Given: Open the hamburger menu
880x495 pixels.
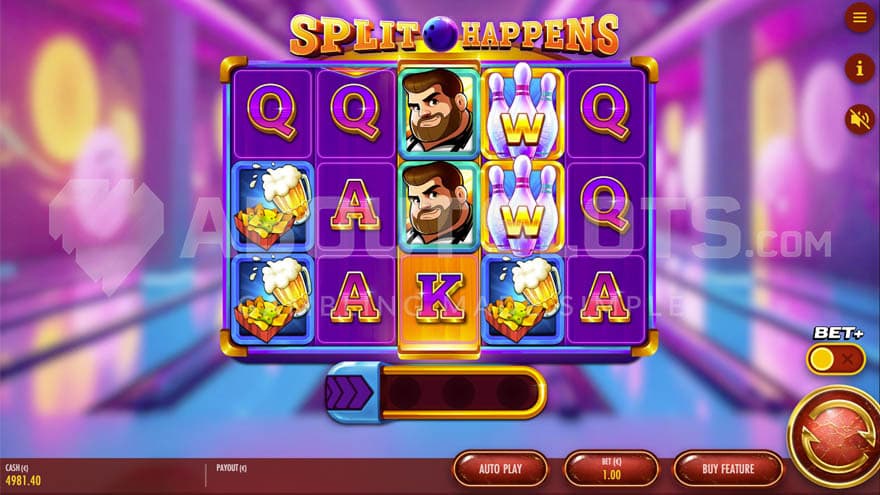Looking at the screenshot, I should point(859,17).
